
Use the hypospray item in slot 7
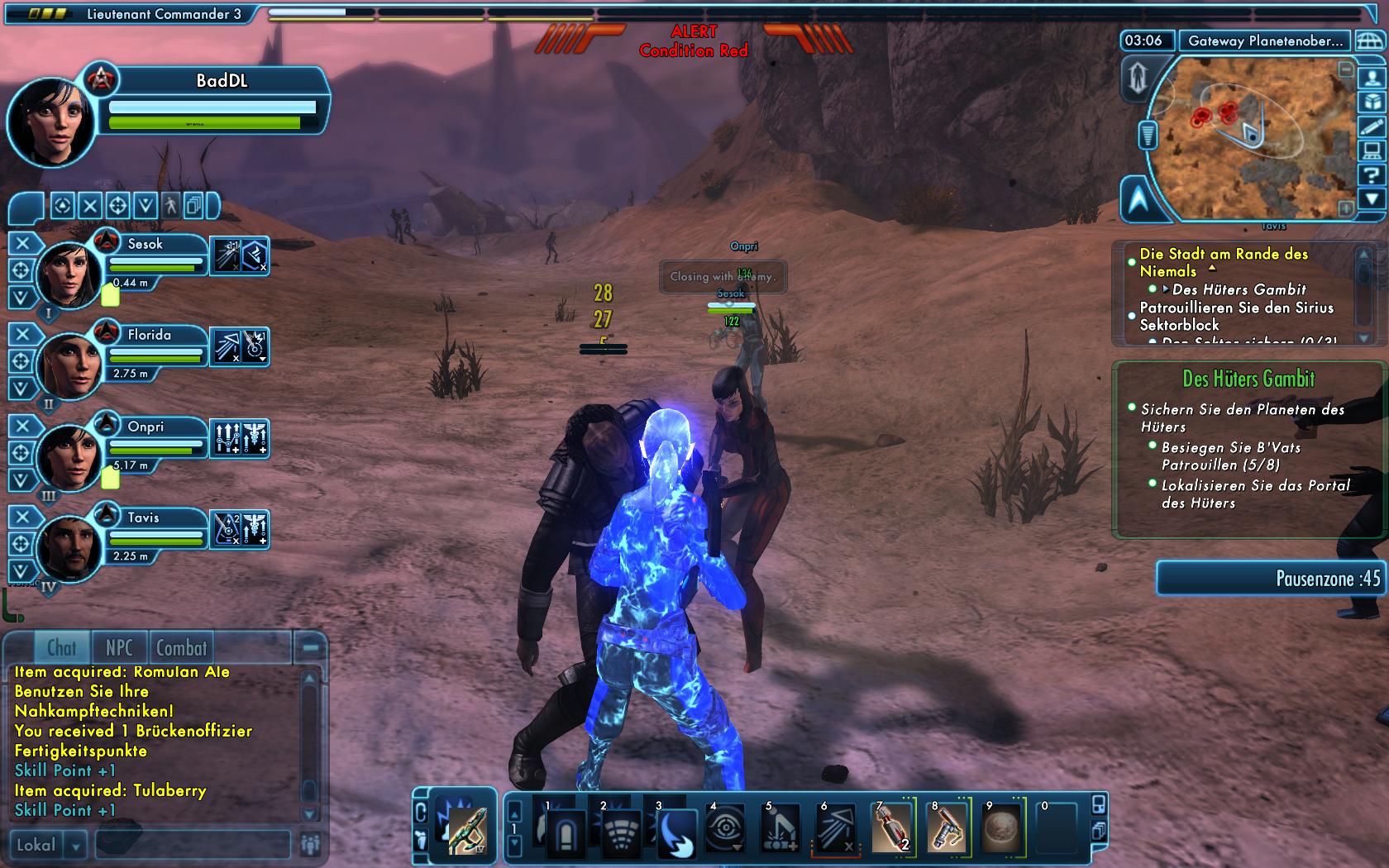click(891, 827)
